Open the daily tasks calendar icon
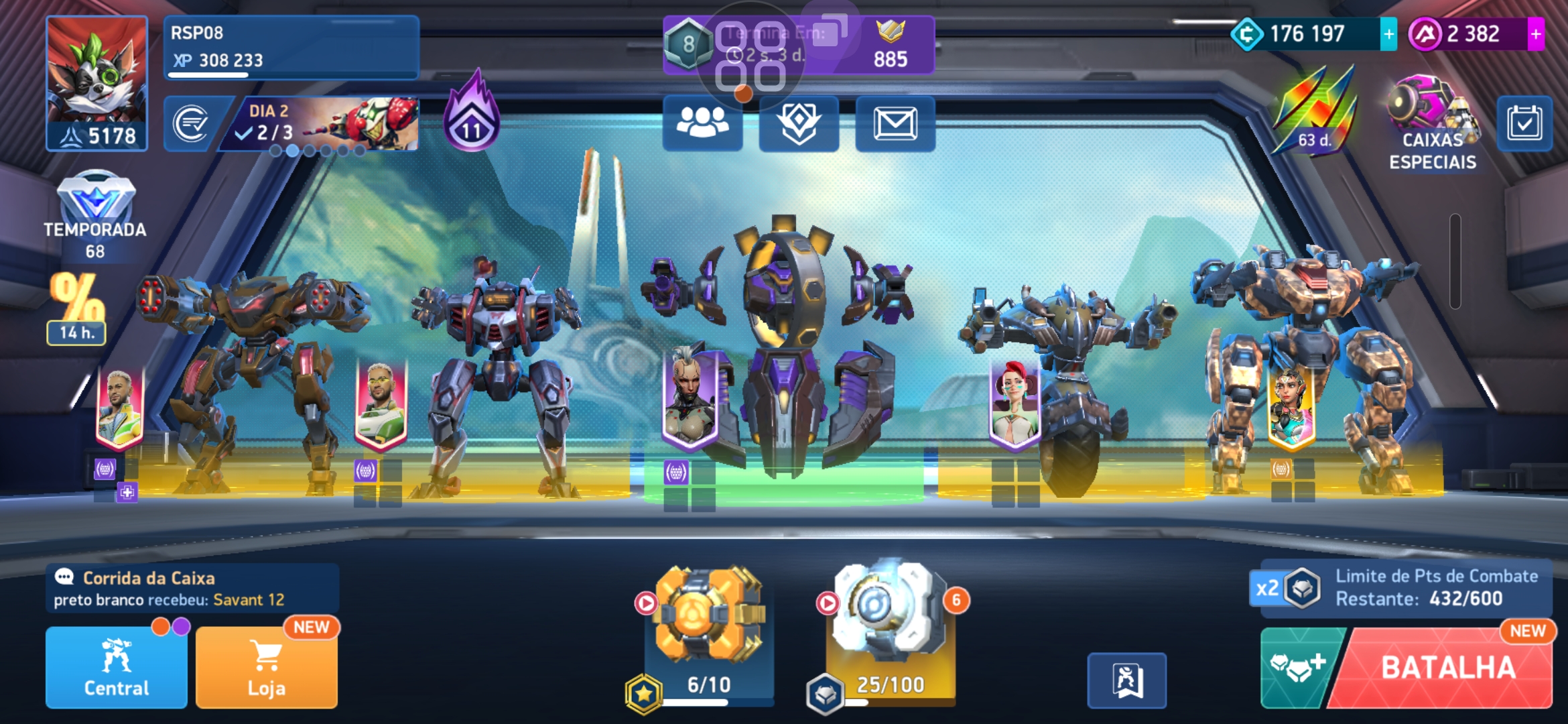The height and width of the screenshot is (724, 1568). point(1524,123)
